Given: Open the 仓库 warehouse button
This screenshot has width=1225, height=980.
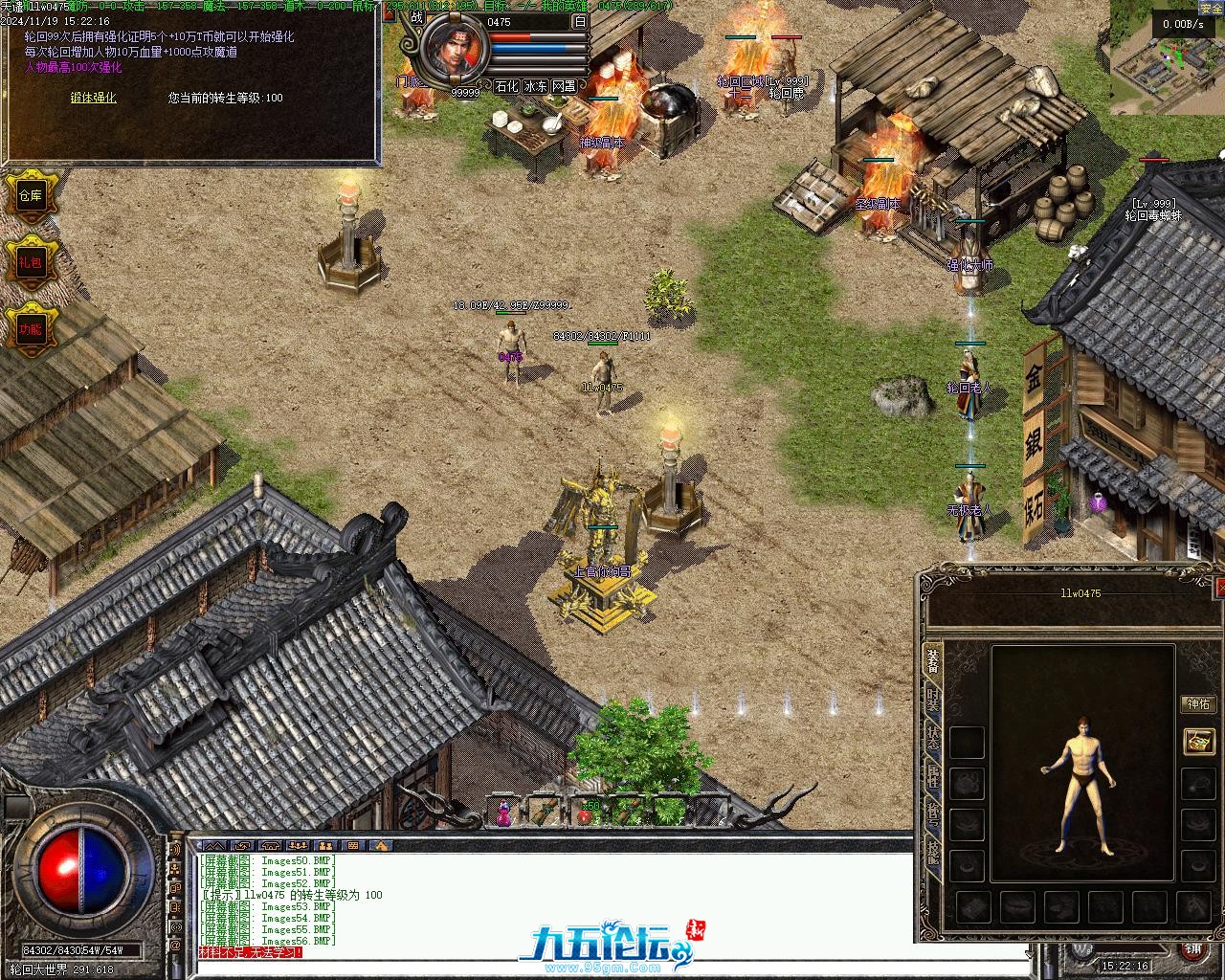Looking at the screenshot, I should (30, 195).
